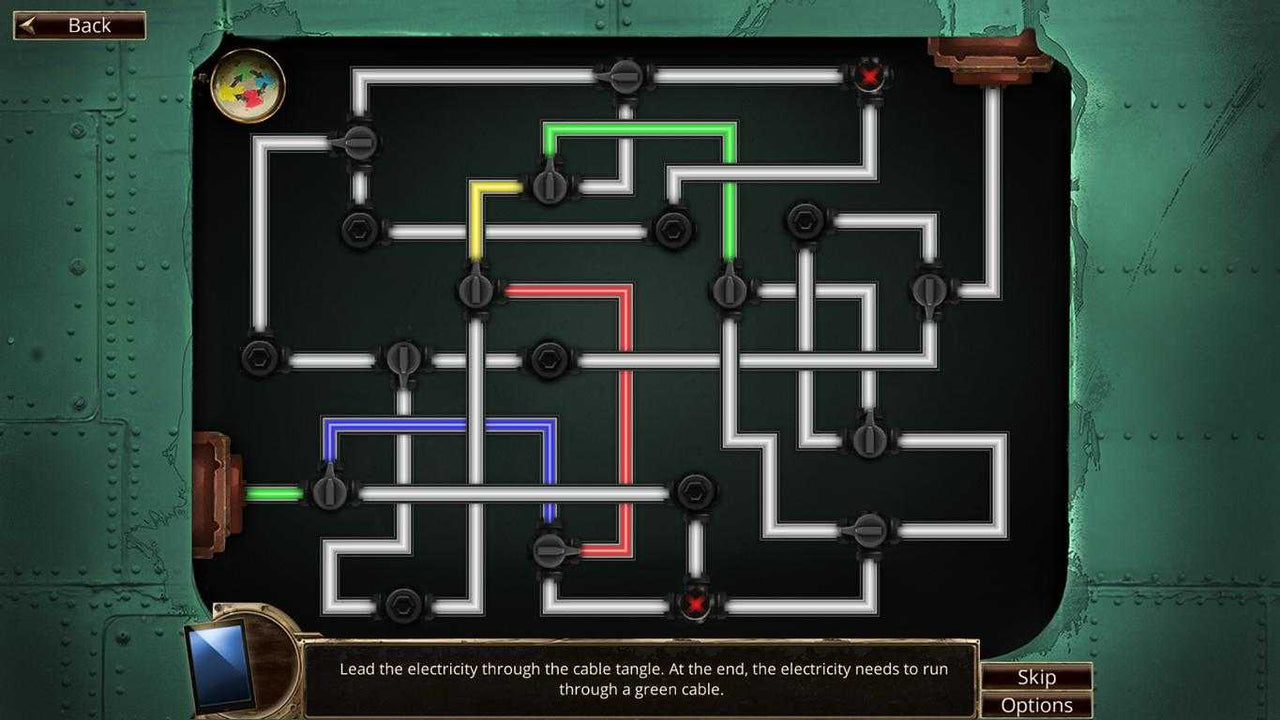Flip the switch where blue and red cables end
This screenshot has width=1280, height=720.
click(550, 549)
